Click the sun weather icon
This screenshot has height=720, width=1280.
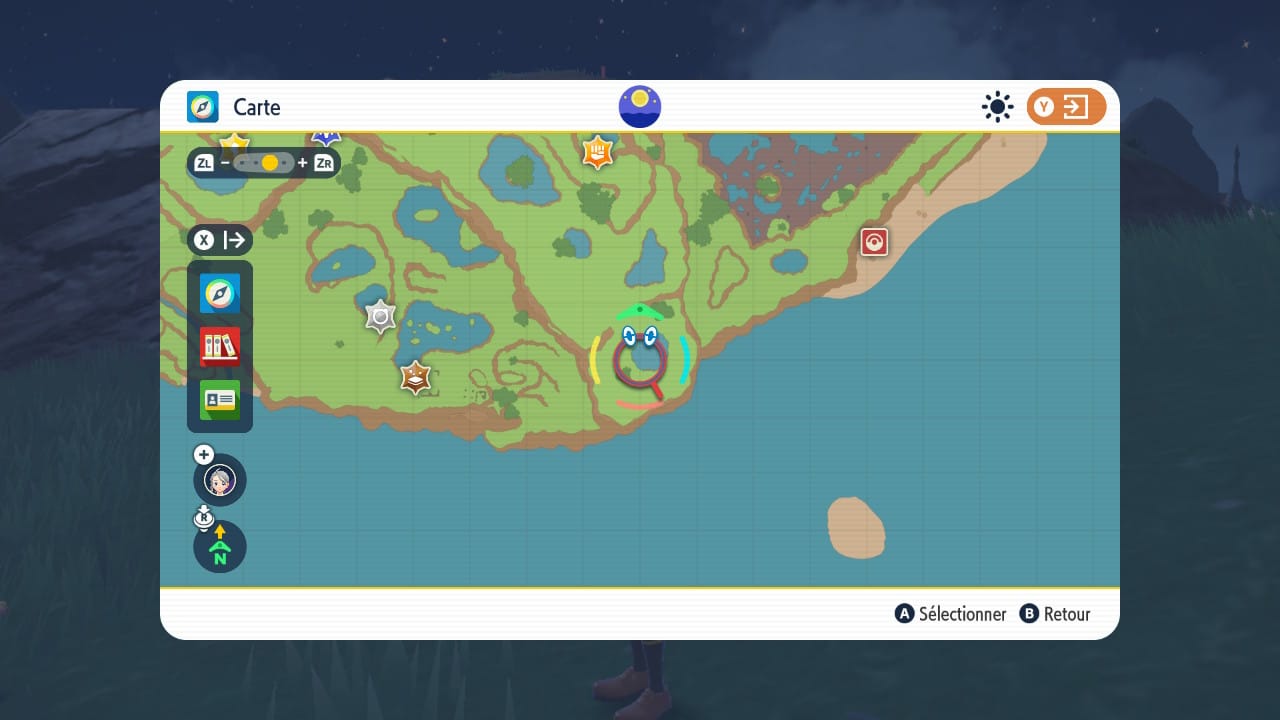(997, 107)
